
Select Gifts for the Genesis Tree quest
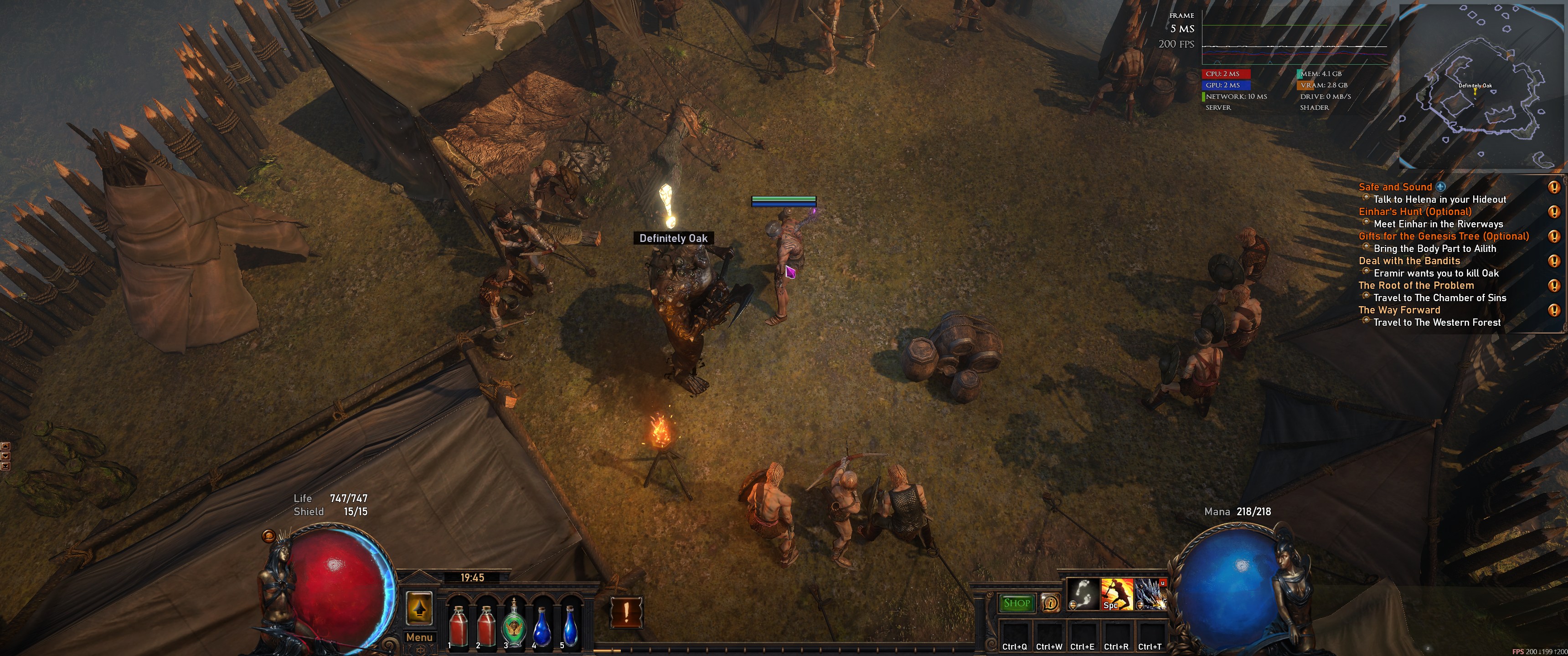click(x=1443, y=236)
